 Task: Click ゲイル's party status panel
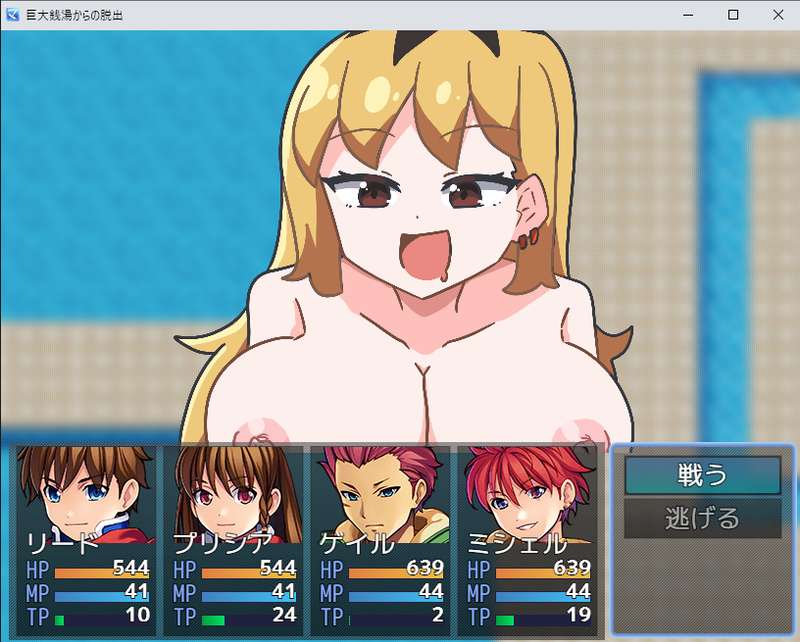pyautogui.click(x=381, y=540)
